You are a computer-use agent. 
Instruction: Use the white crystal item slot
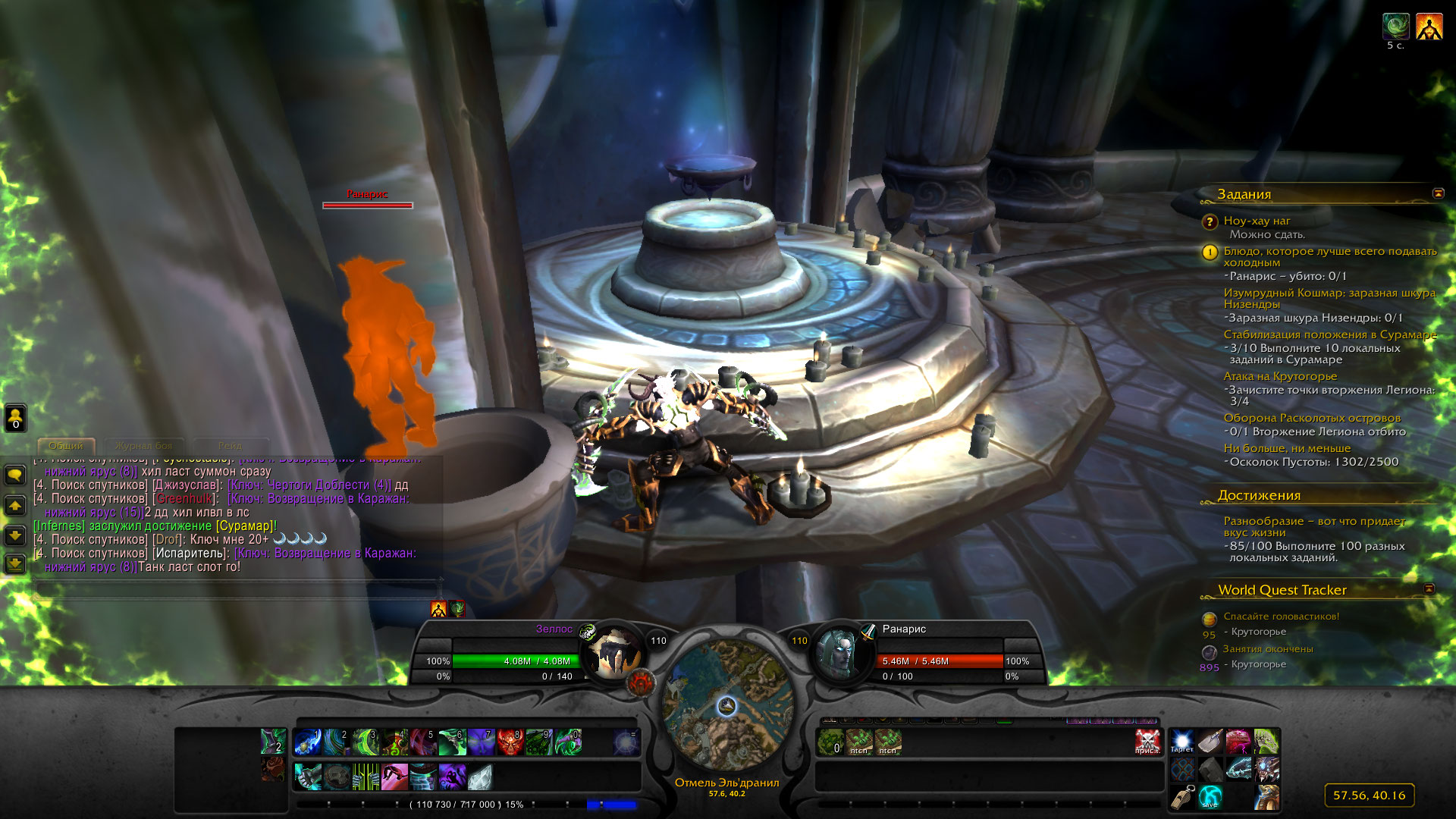pos(480,777)
